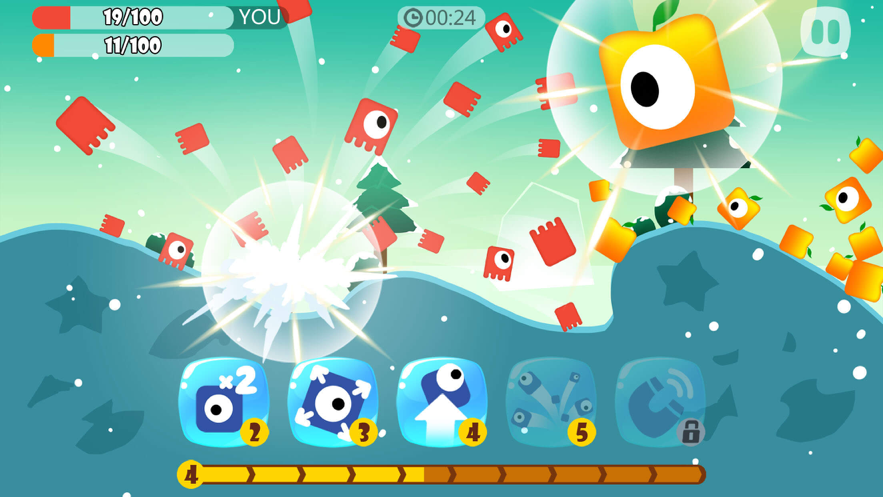Trigger the upward arrow jump ability
Screen dimensions: 883x497
[x=442, y=401]
